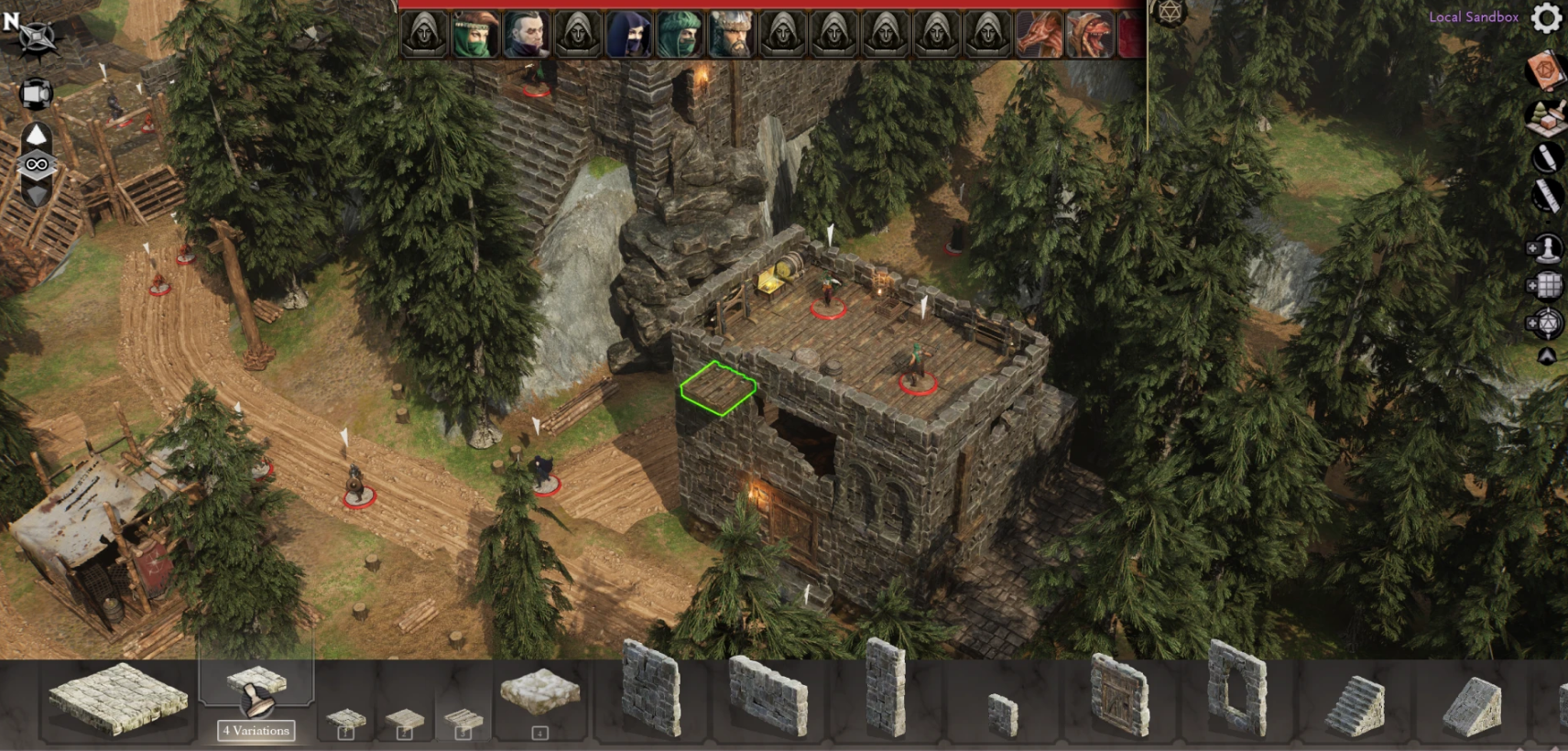Viewport: 1568px width, 751px height.
Task: Open the grid tile add button
Action: pyautogui.click(x=1544, y=286)
